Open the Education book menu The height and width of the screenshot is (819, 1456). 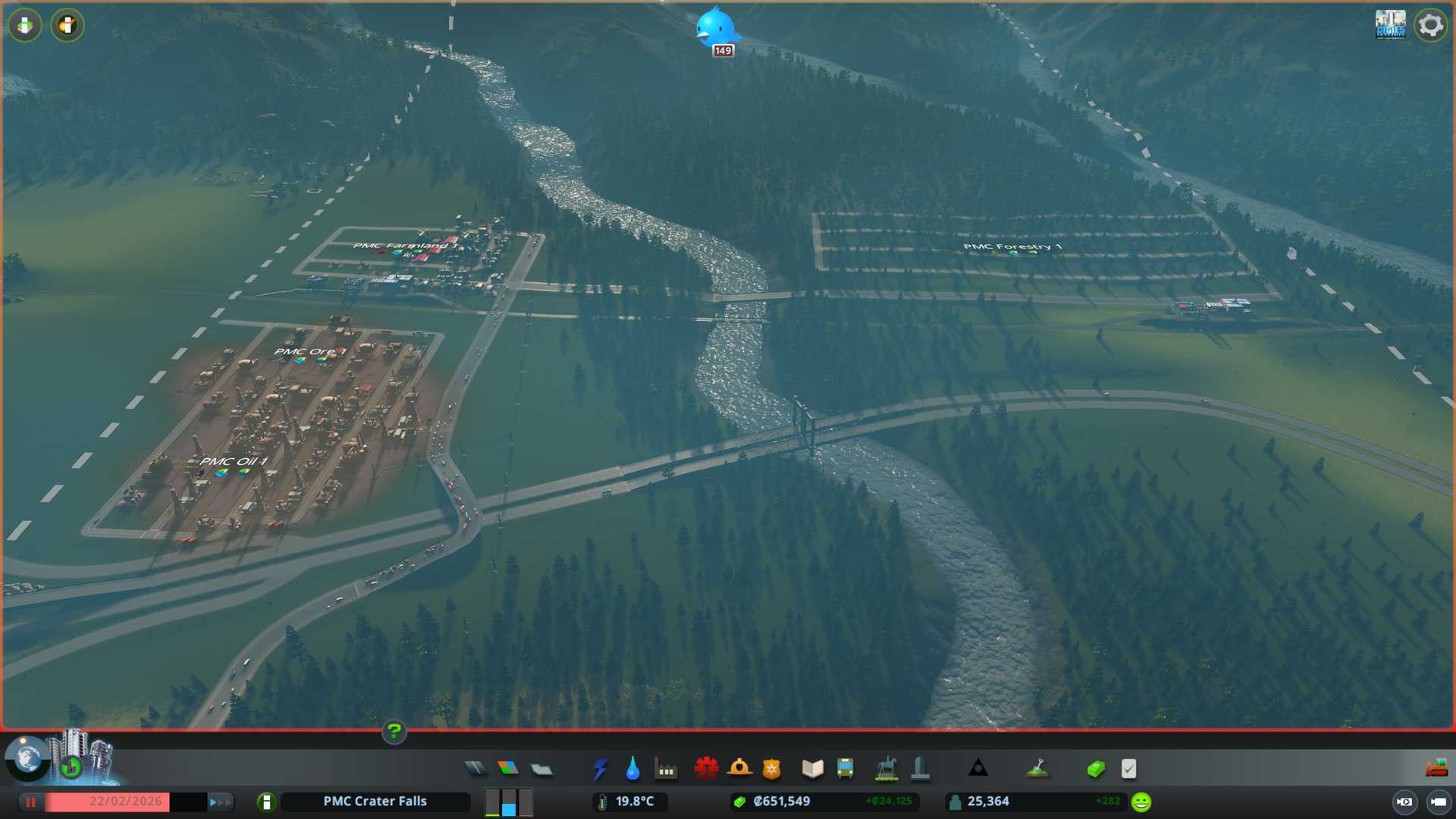tap(812, 769)
